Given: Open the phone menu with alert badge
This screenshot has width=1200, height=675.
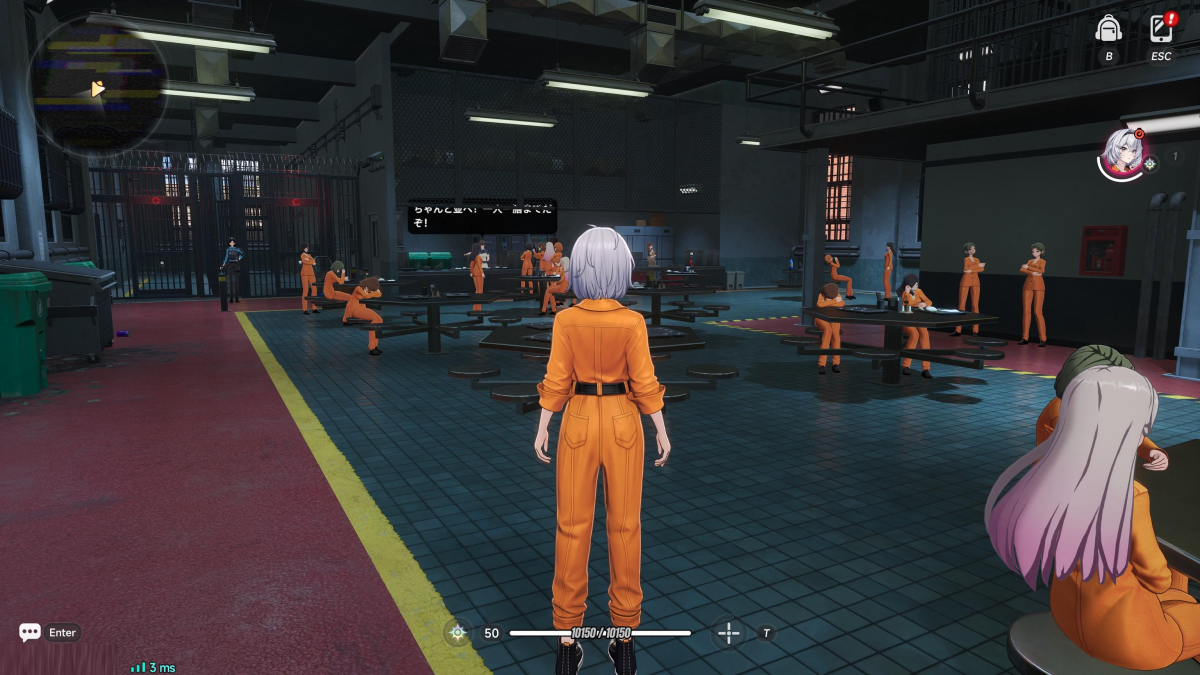Looking at the screenshot, I should [x=1161, y=28].
